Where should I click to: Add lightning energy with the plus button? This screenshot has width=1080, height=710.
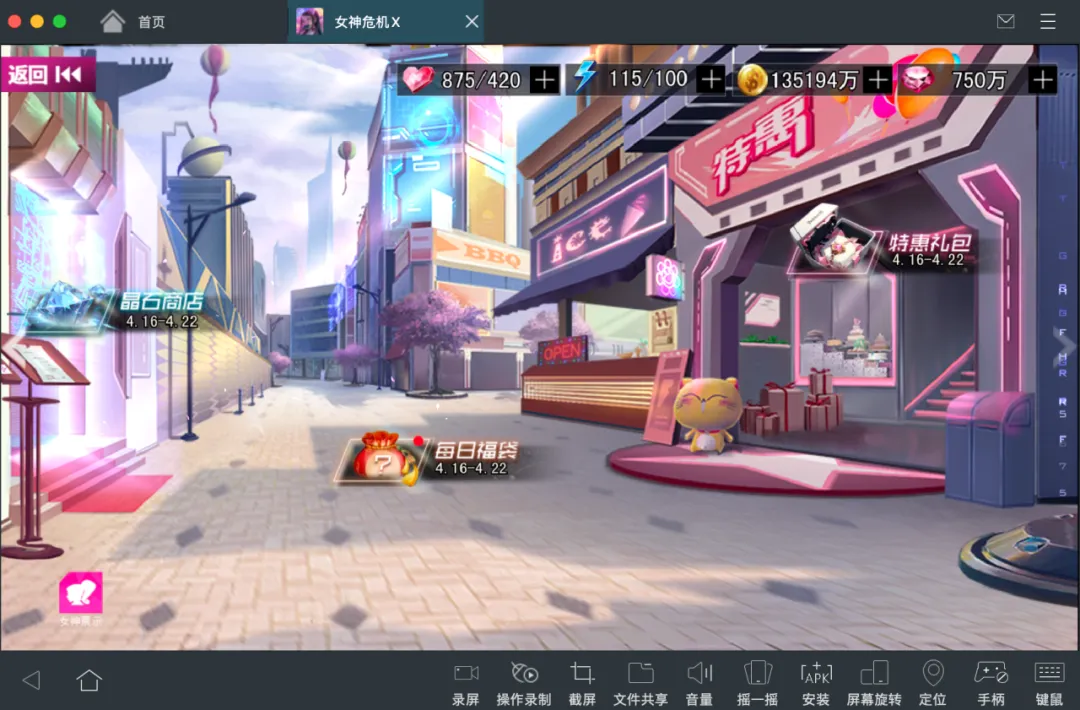click(x=710, y=80)
